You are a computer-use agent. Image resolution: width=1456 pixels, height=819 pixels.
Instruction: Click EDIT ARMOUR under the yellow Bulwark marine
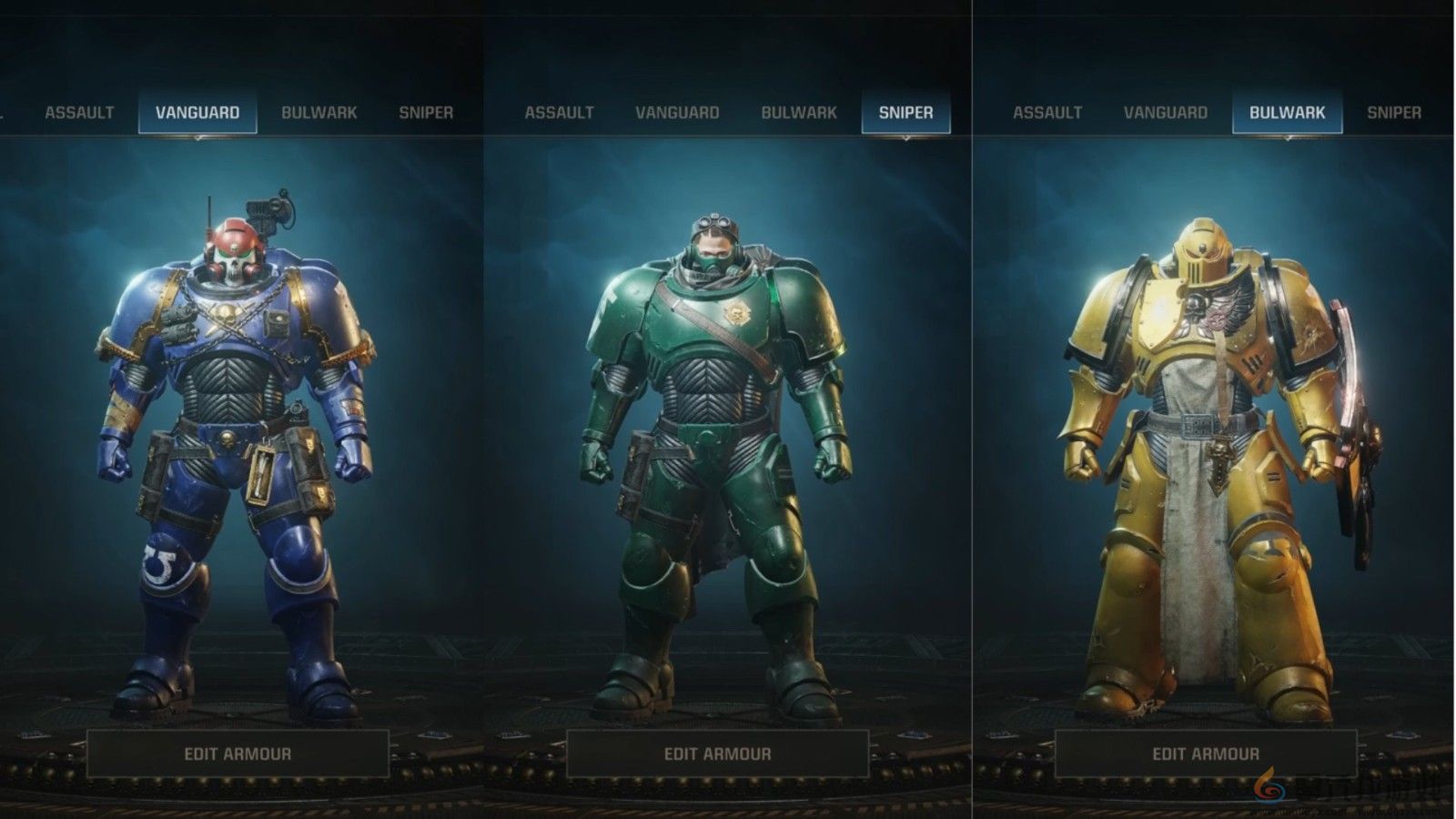[1206, 753]
